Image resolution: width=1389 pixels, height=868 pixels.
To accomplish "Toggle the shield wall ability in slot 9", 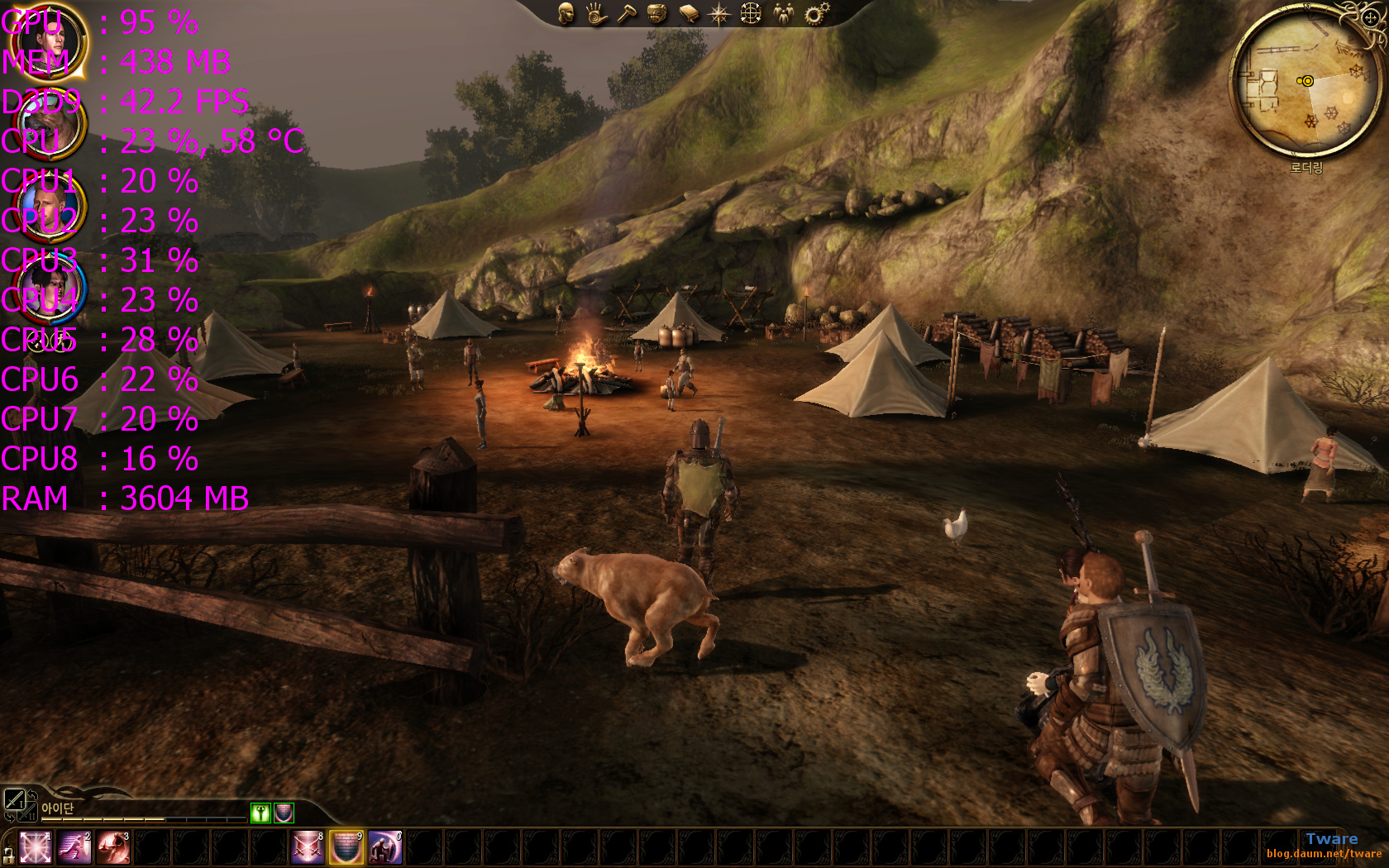I will pyautogui.click(x=346, y=848).
